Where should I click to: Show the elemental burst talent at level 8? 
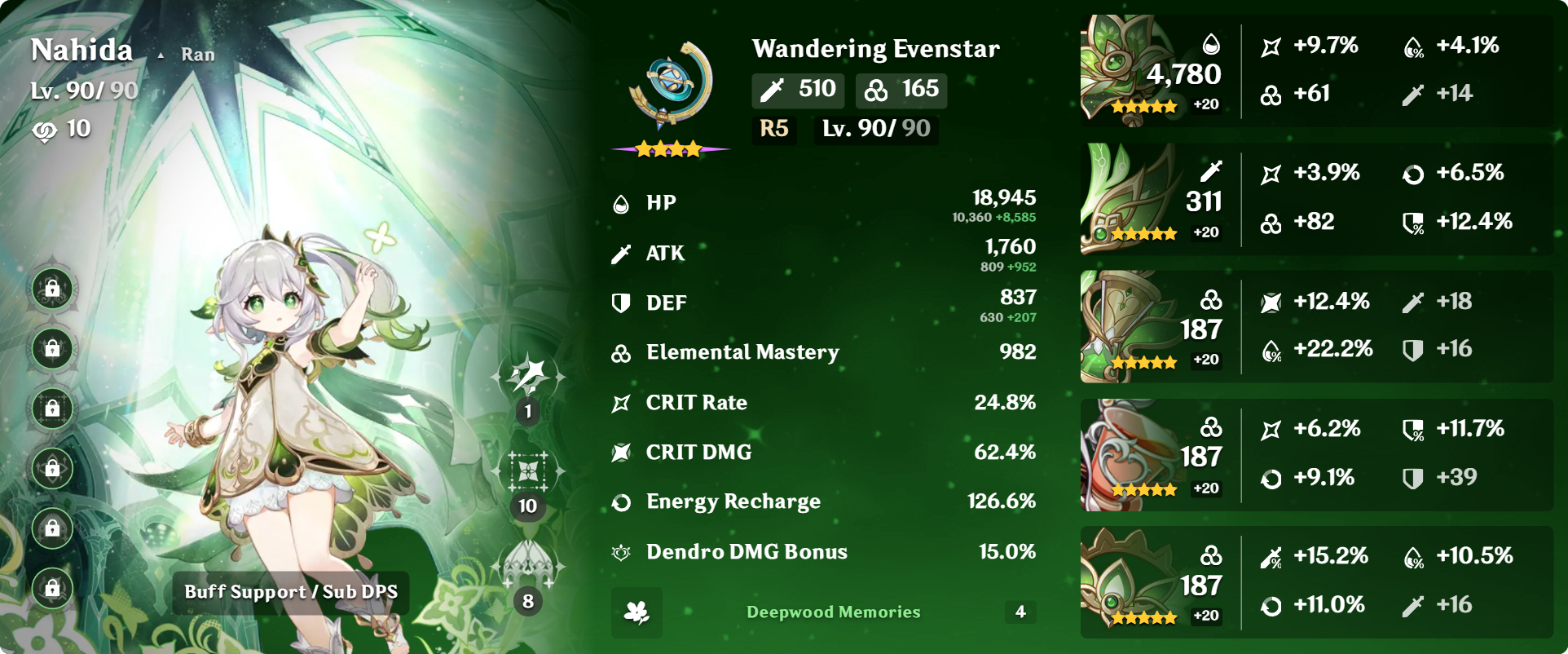(x=528, y=566)
